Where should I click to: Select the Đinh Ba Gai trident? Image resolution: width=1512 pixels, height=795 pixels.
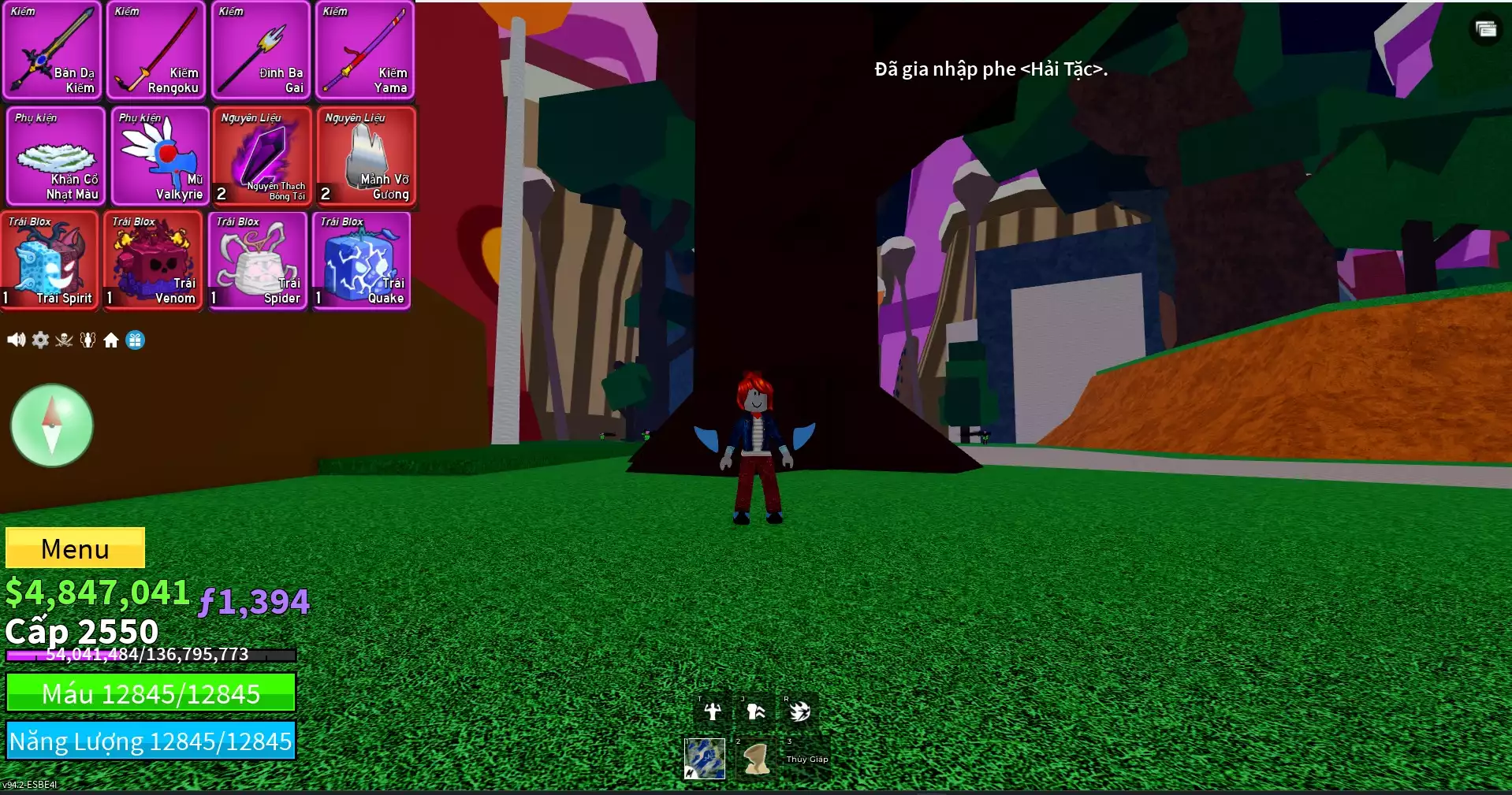[260, 50]
